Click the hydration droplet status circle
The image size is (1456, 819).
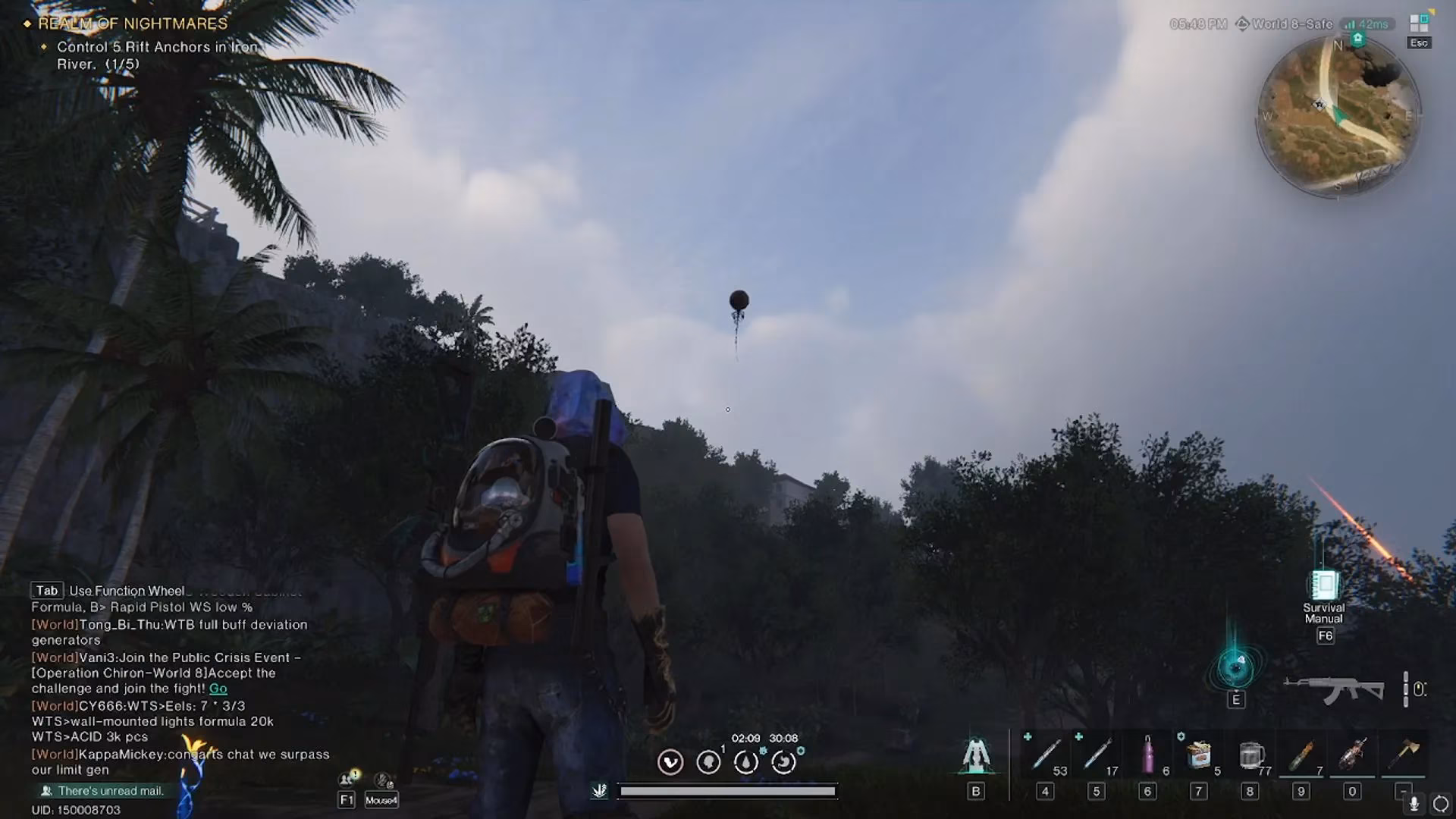745,761
